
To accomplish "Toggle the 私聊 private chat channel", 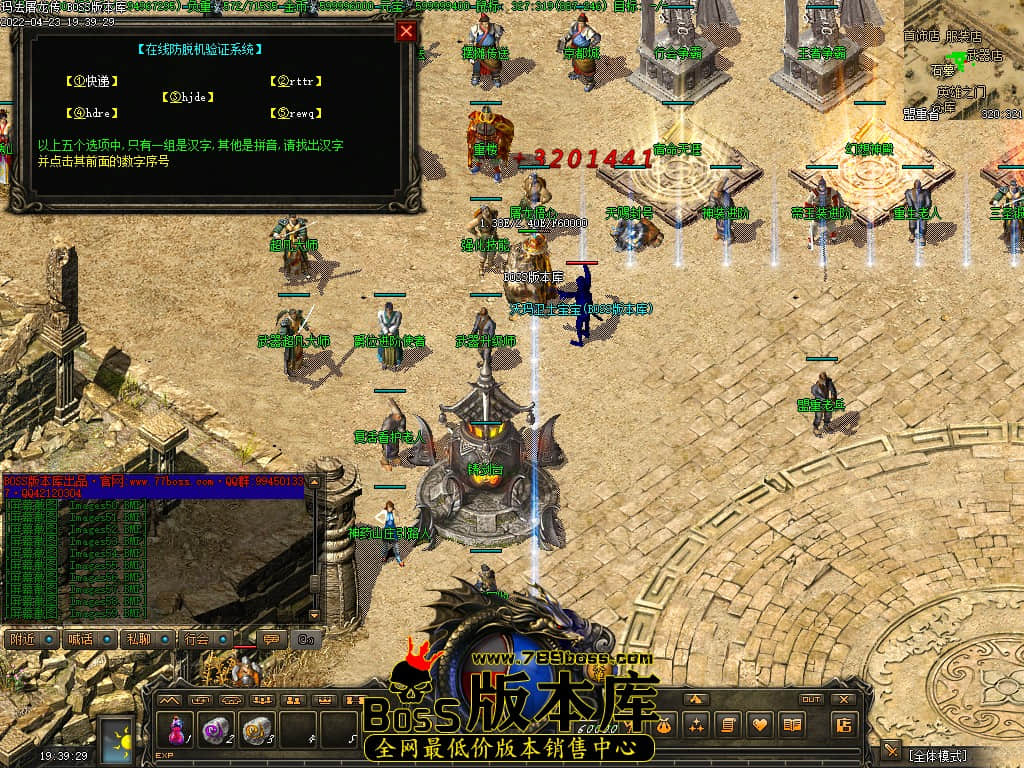I will click(146, 639).
